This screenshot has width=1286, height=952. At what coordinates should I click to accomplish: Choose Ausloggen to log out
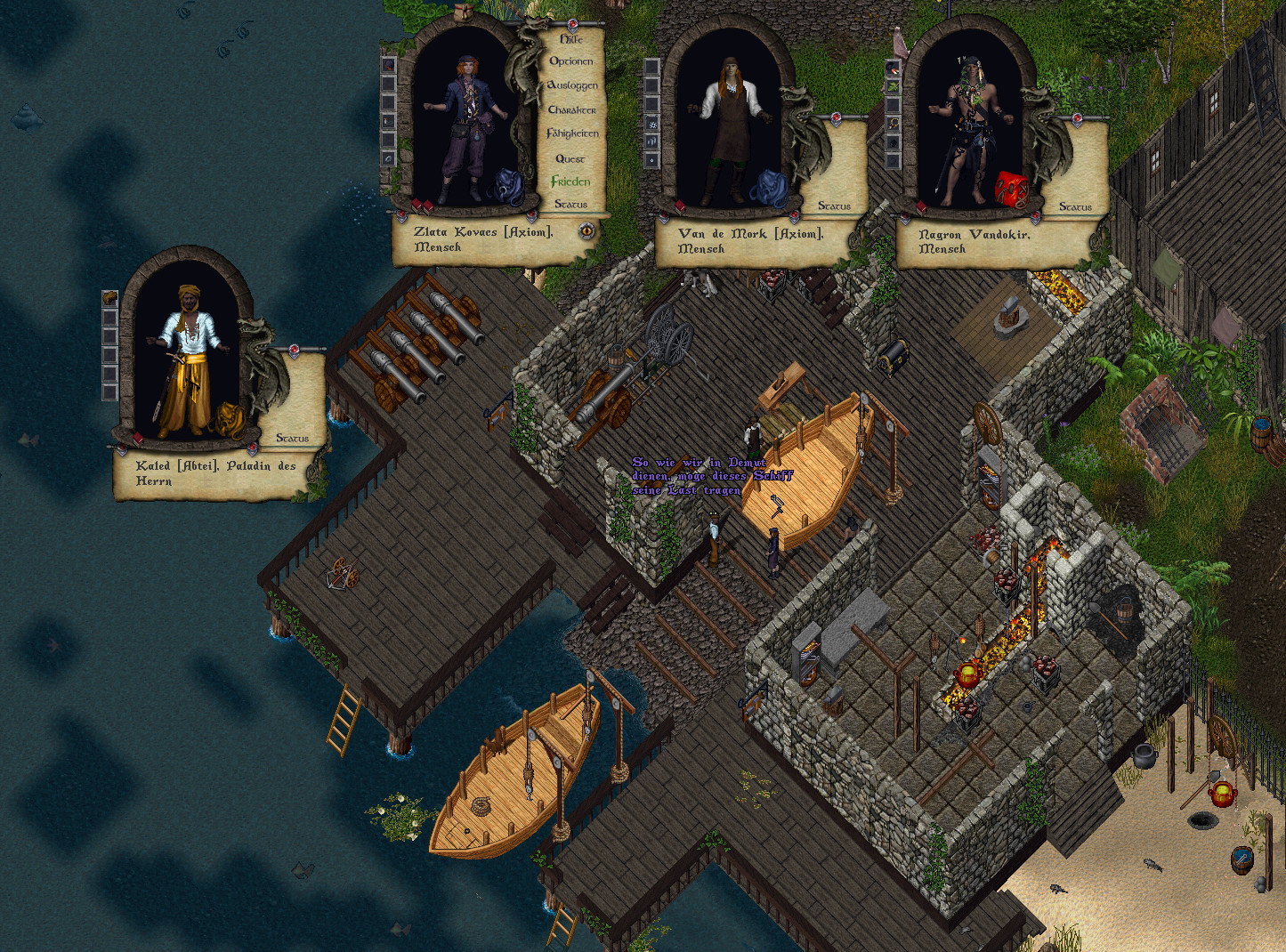(x=572, y=85)
